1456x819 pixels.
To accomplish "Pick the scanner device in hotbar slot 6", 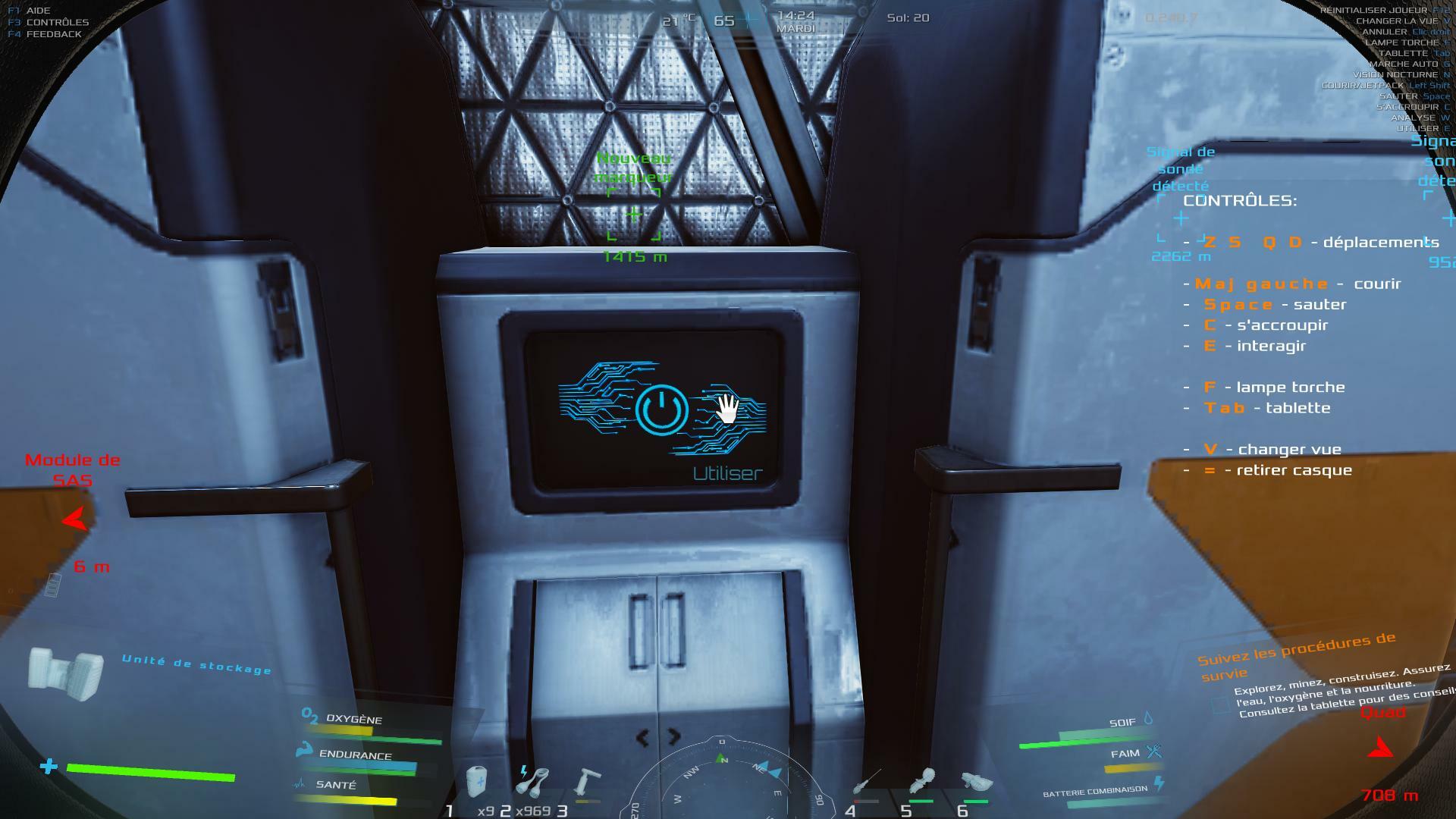I will point(976,781).
